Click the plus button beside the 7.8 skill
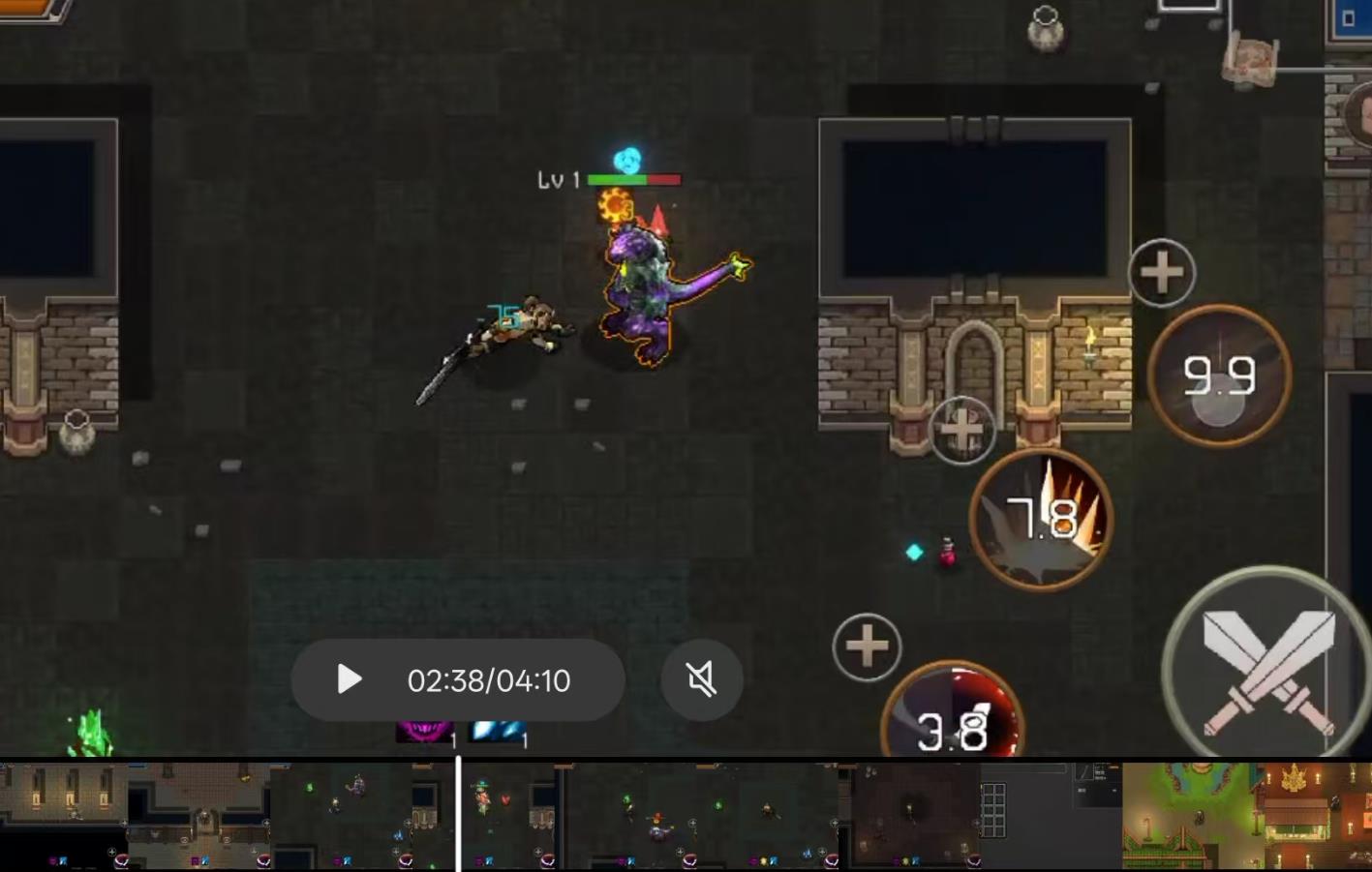Screen dimensions: 1372x872 pyautogui.click(x=961, y=430)
